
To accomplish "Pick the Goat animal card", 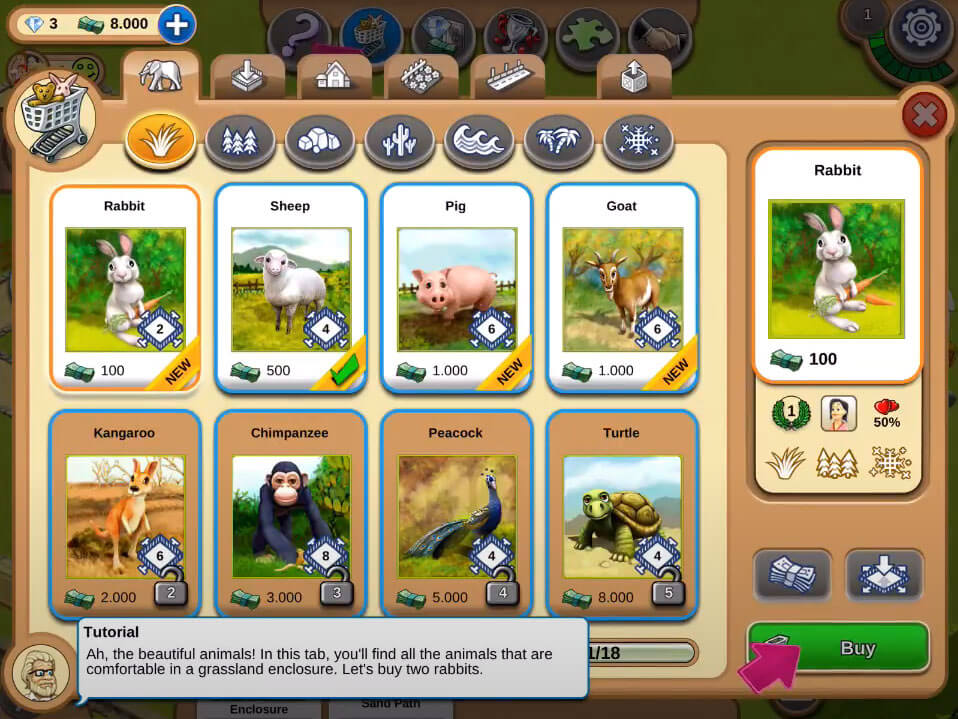I will pos(622,287).
